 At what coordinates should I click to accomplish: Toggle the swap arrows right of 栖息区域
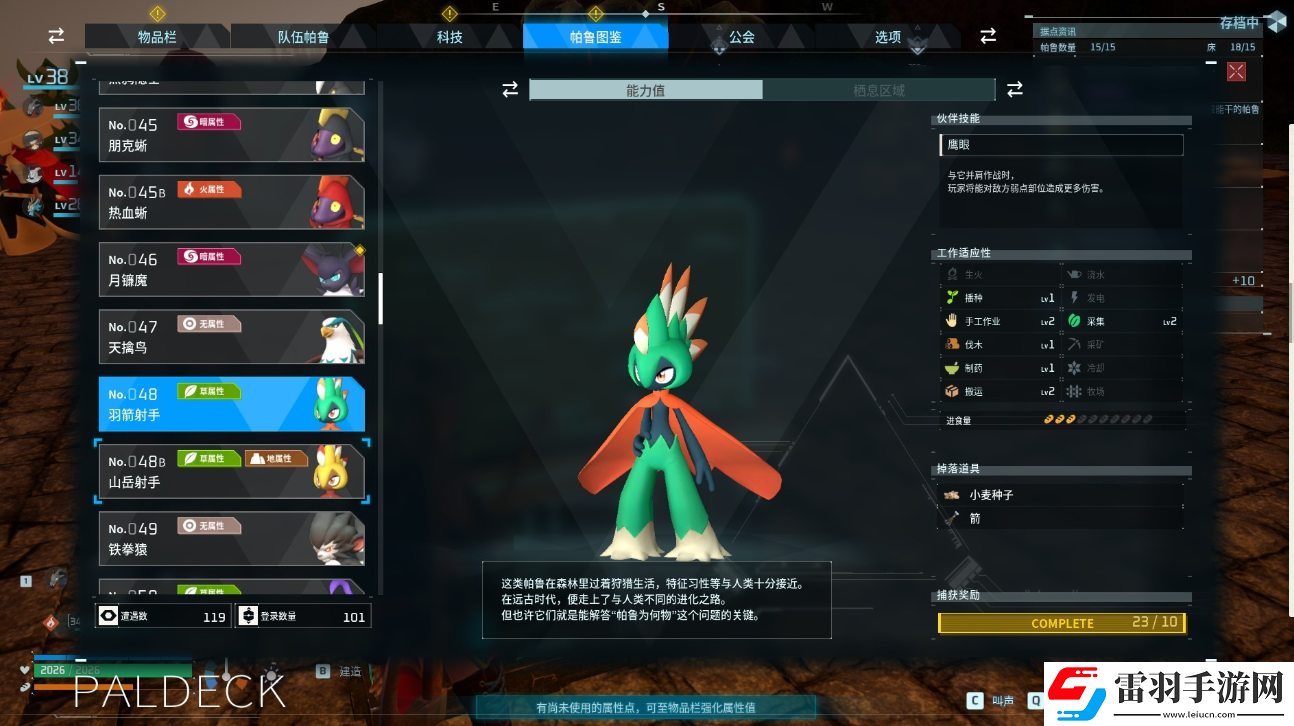(x=1014, y=89)
